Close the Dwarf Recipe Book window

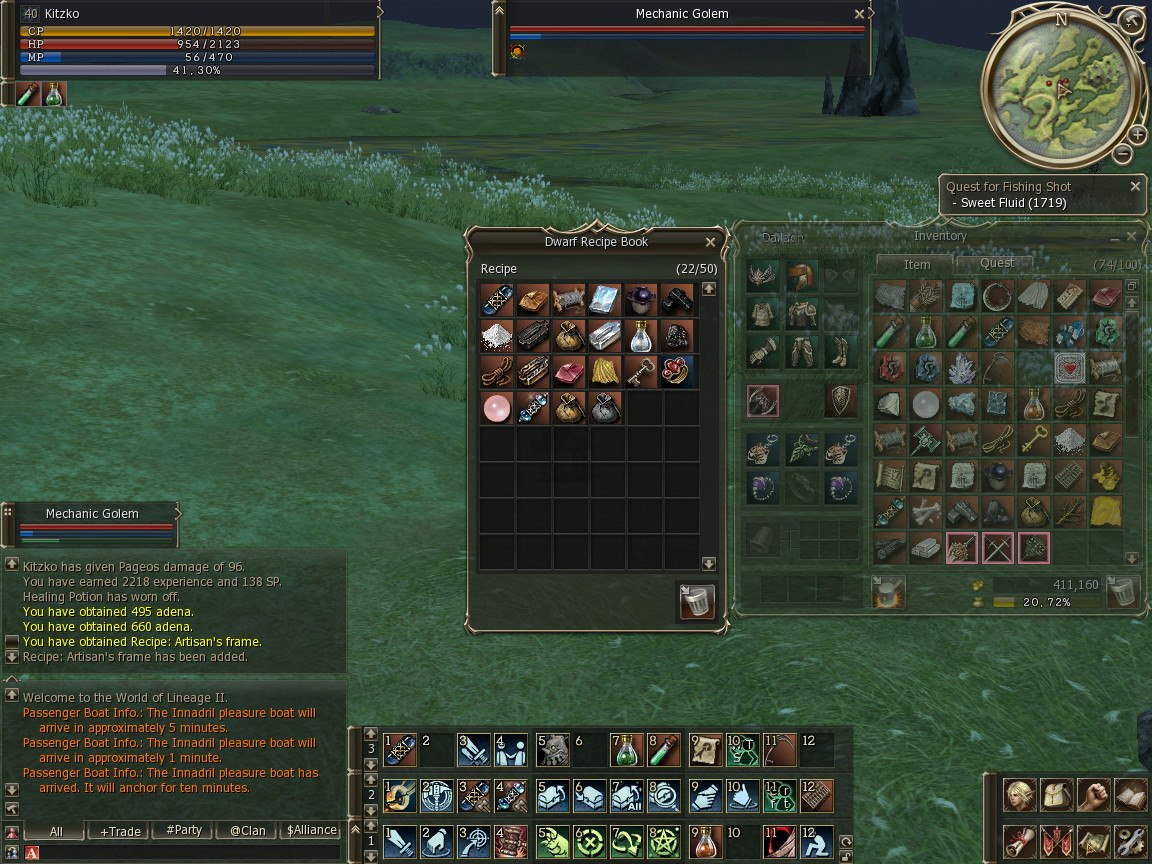pyautogui.click(x=710, y=242)
